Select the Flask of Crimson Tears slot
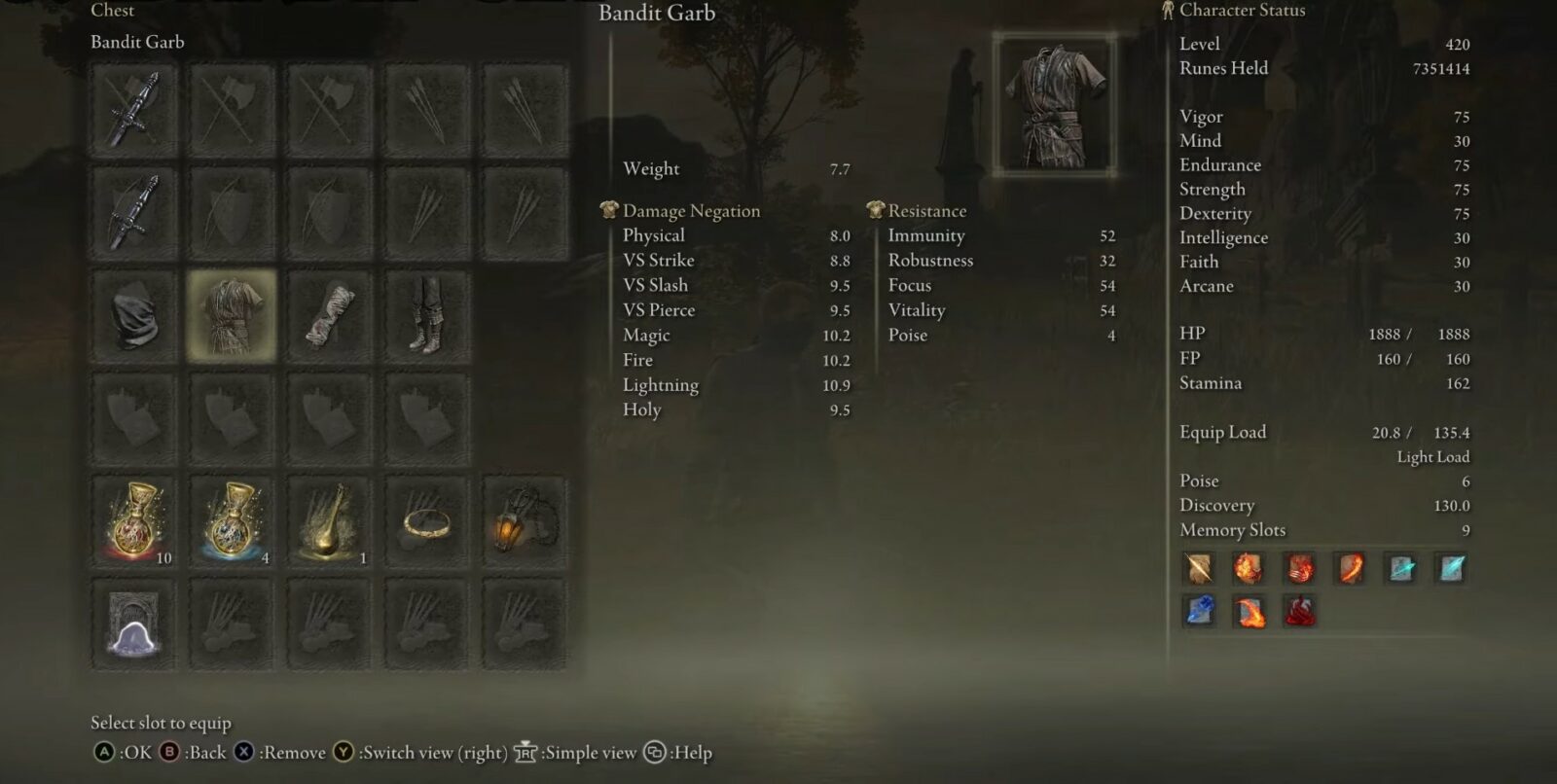 134,522
